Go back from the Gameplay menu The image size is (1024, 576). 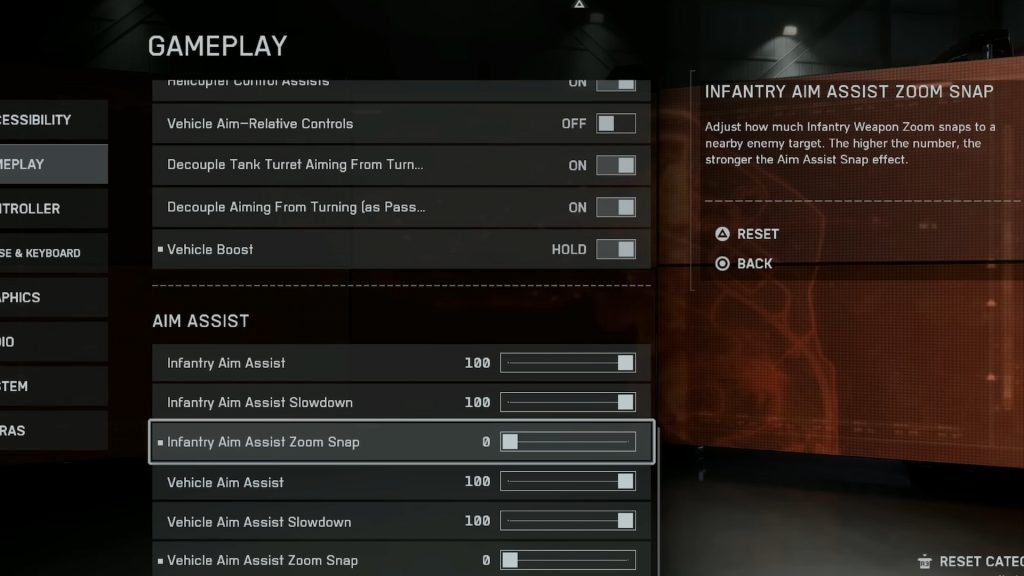click(744, 264)
